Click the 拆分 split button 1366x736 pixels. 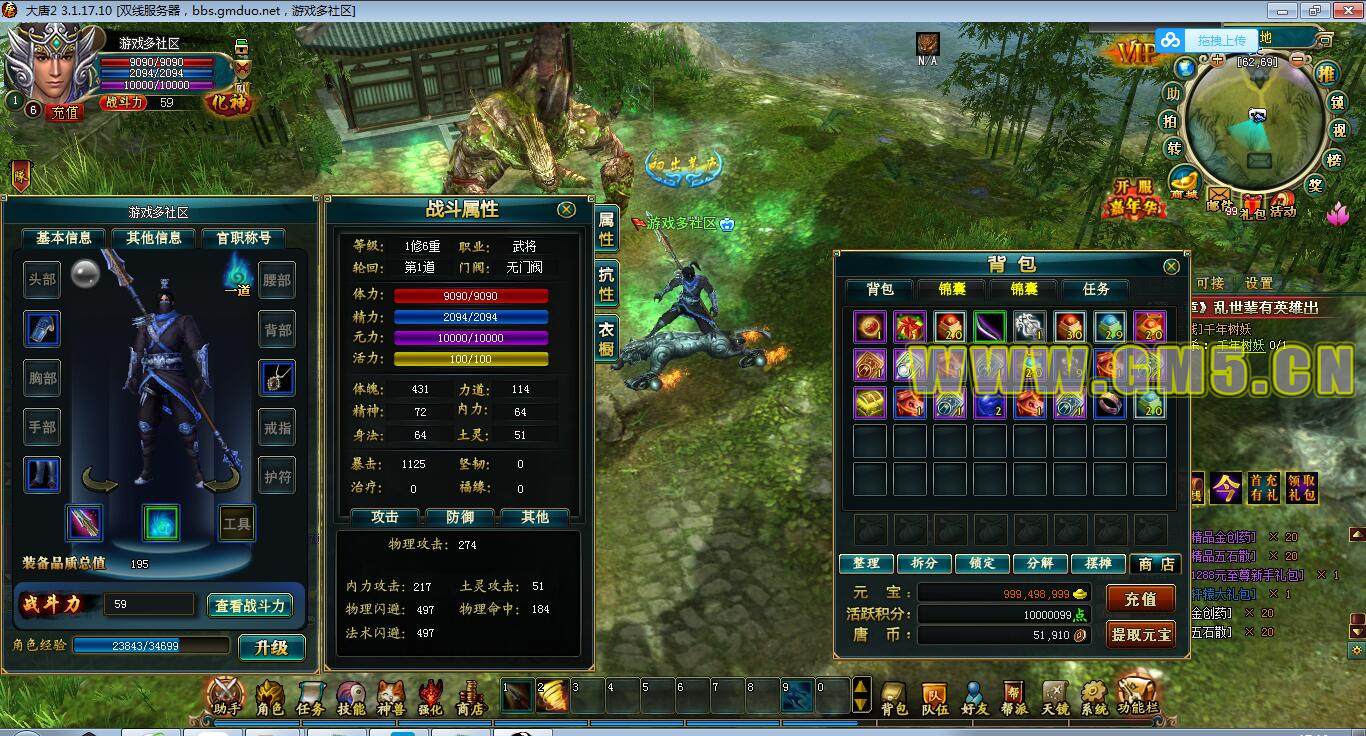point(924,563)
